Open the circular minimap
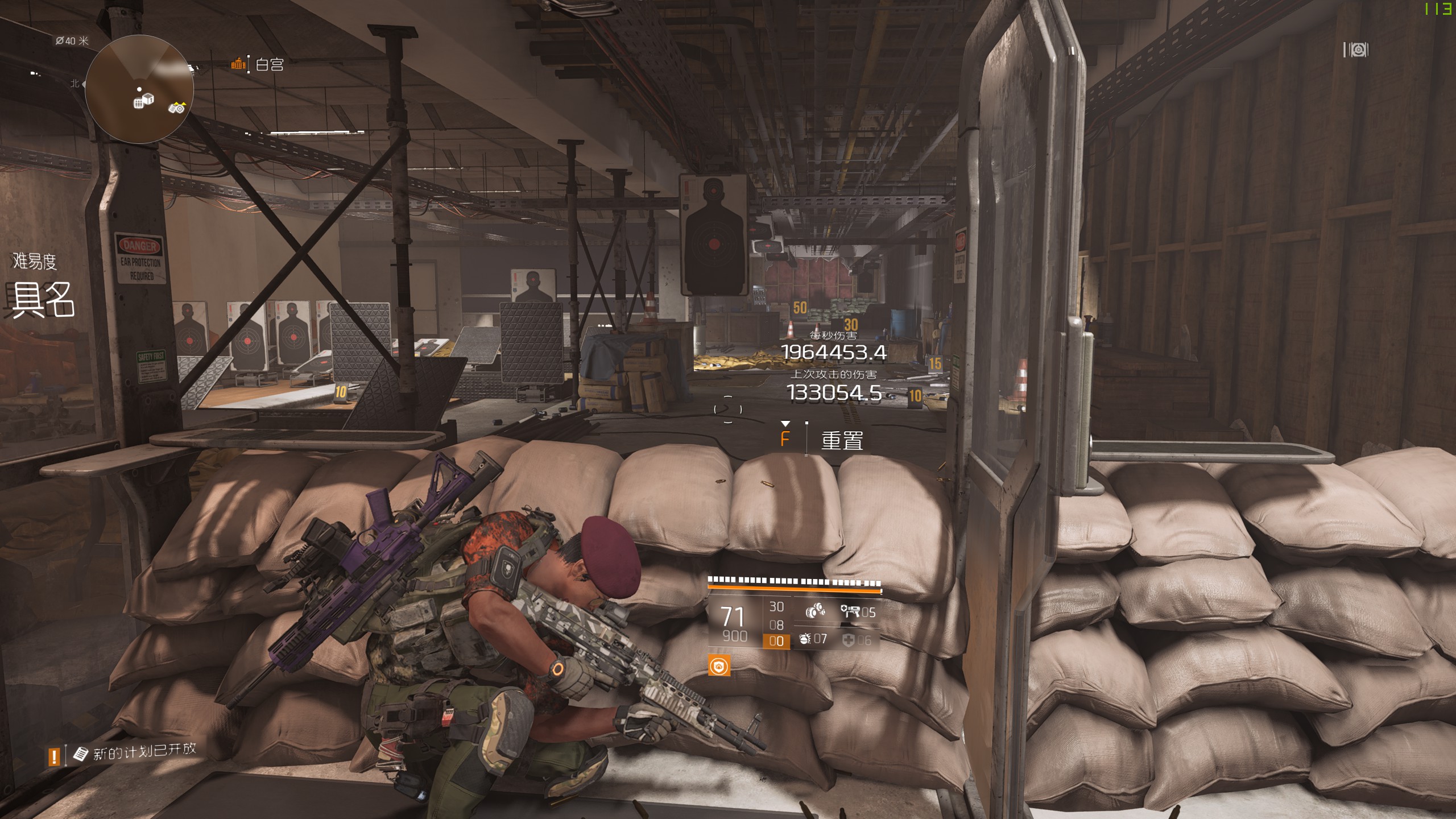The width and height of the screenshot is (1456, 819). pos(139,89)
